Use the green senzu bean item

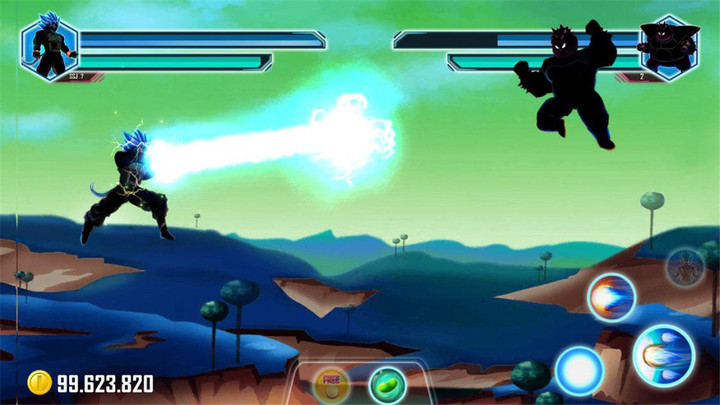click(387, 384)
